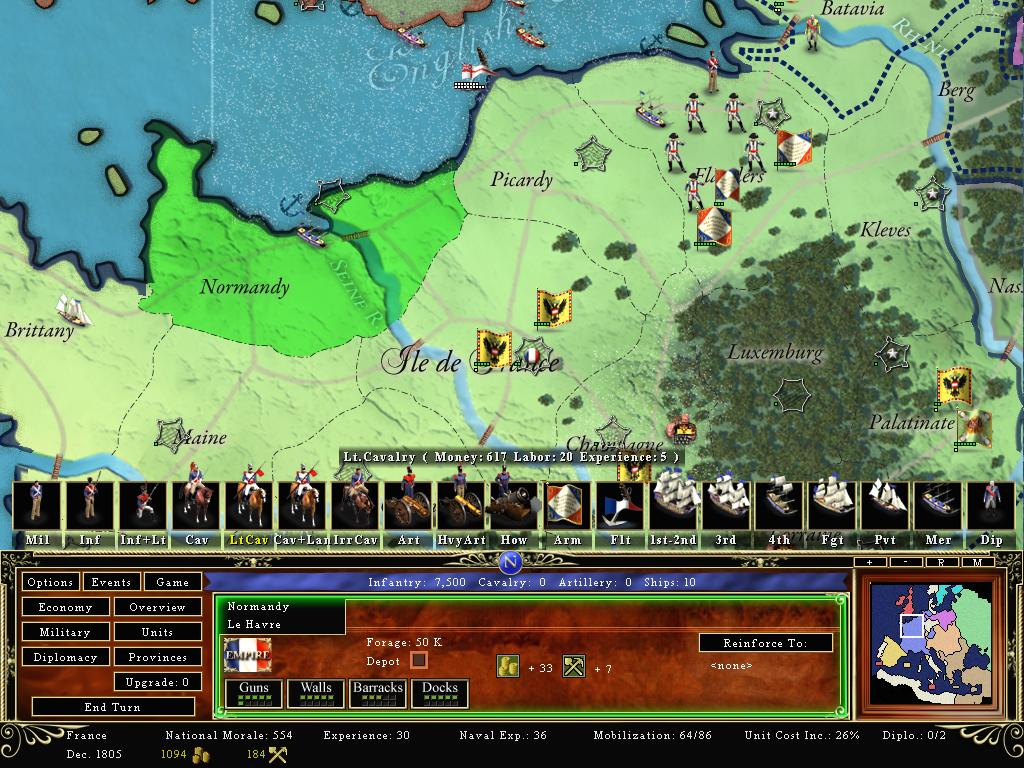Open the Diplomacy screen
This screenshot has width=1024, height=768.
click(x=65, y=657)
